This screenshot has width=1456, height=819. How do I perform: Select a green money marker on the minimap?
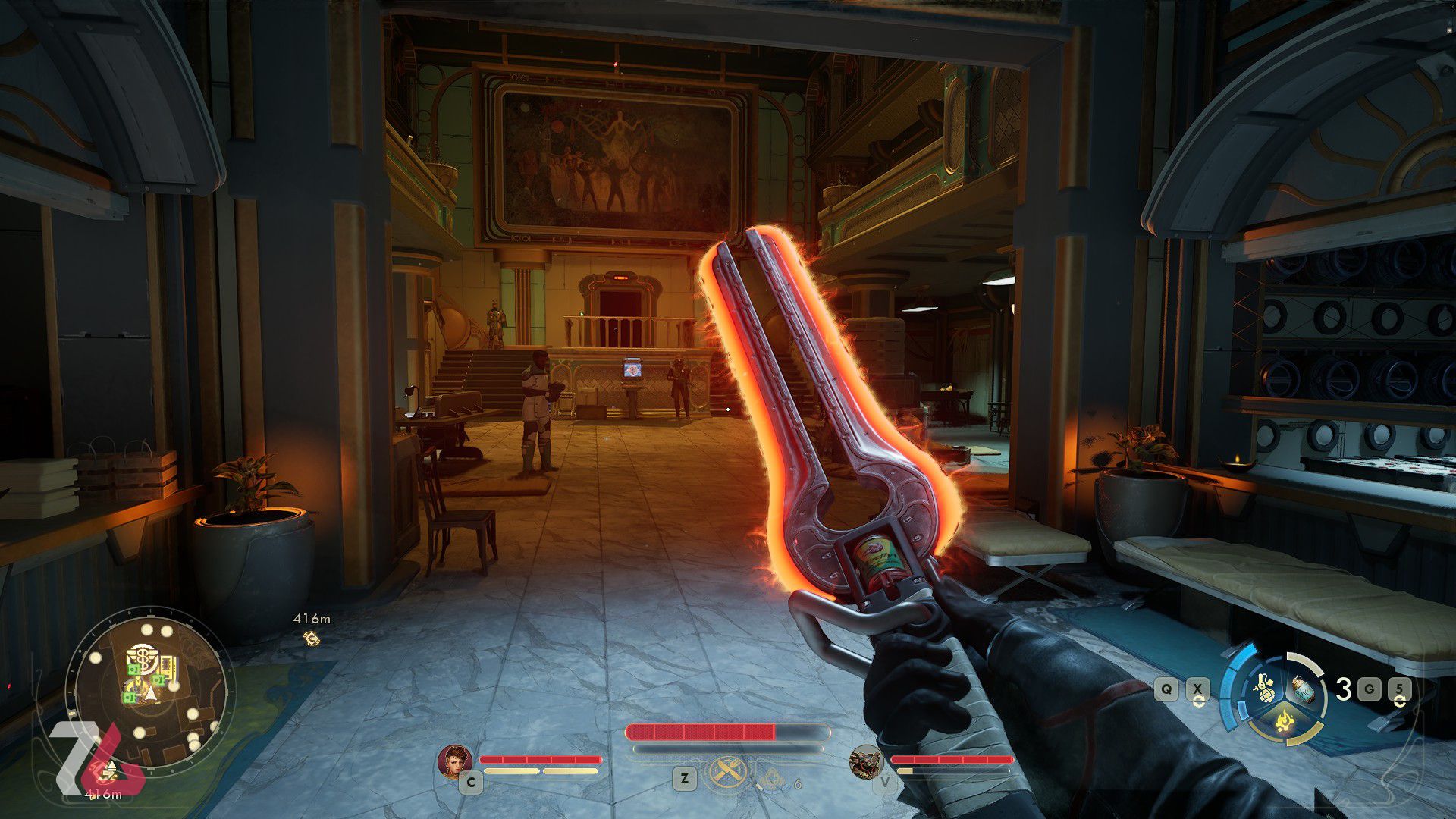[135, 670]
